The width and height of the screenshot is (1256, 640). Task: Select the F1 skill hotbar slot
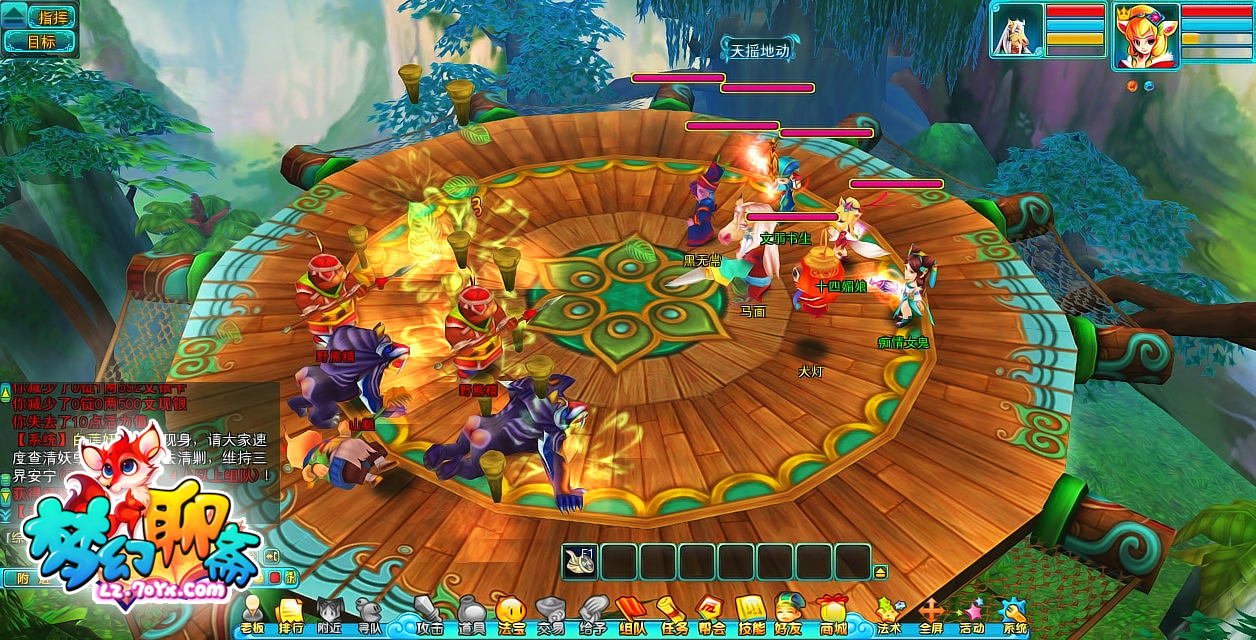(x=580, y=562)
